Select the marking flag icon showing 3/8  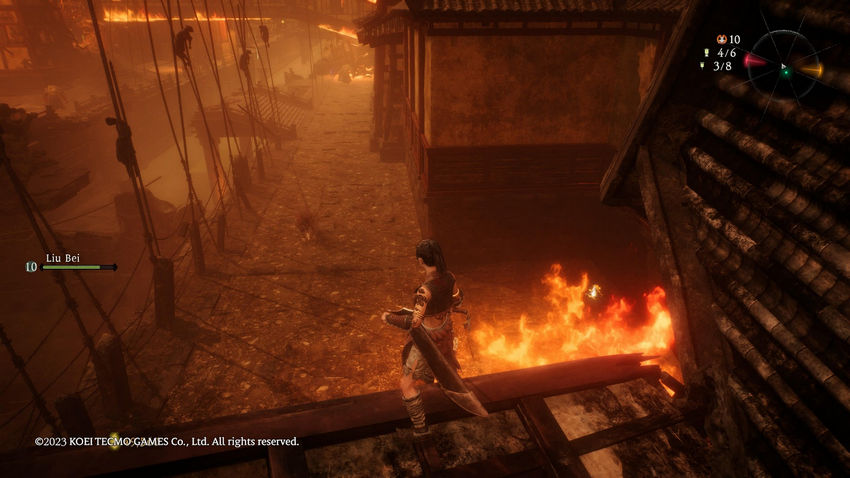704,65
